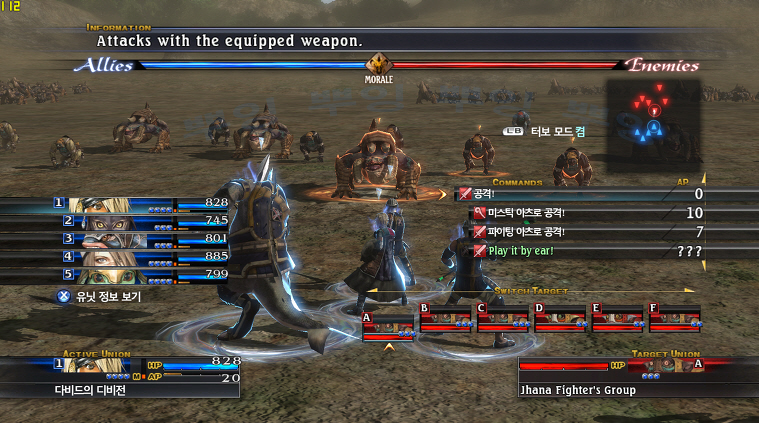Switch target to enemy union F
The height and width of the screenshot is (423, 759).
[674, 320]
